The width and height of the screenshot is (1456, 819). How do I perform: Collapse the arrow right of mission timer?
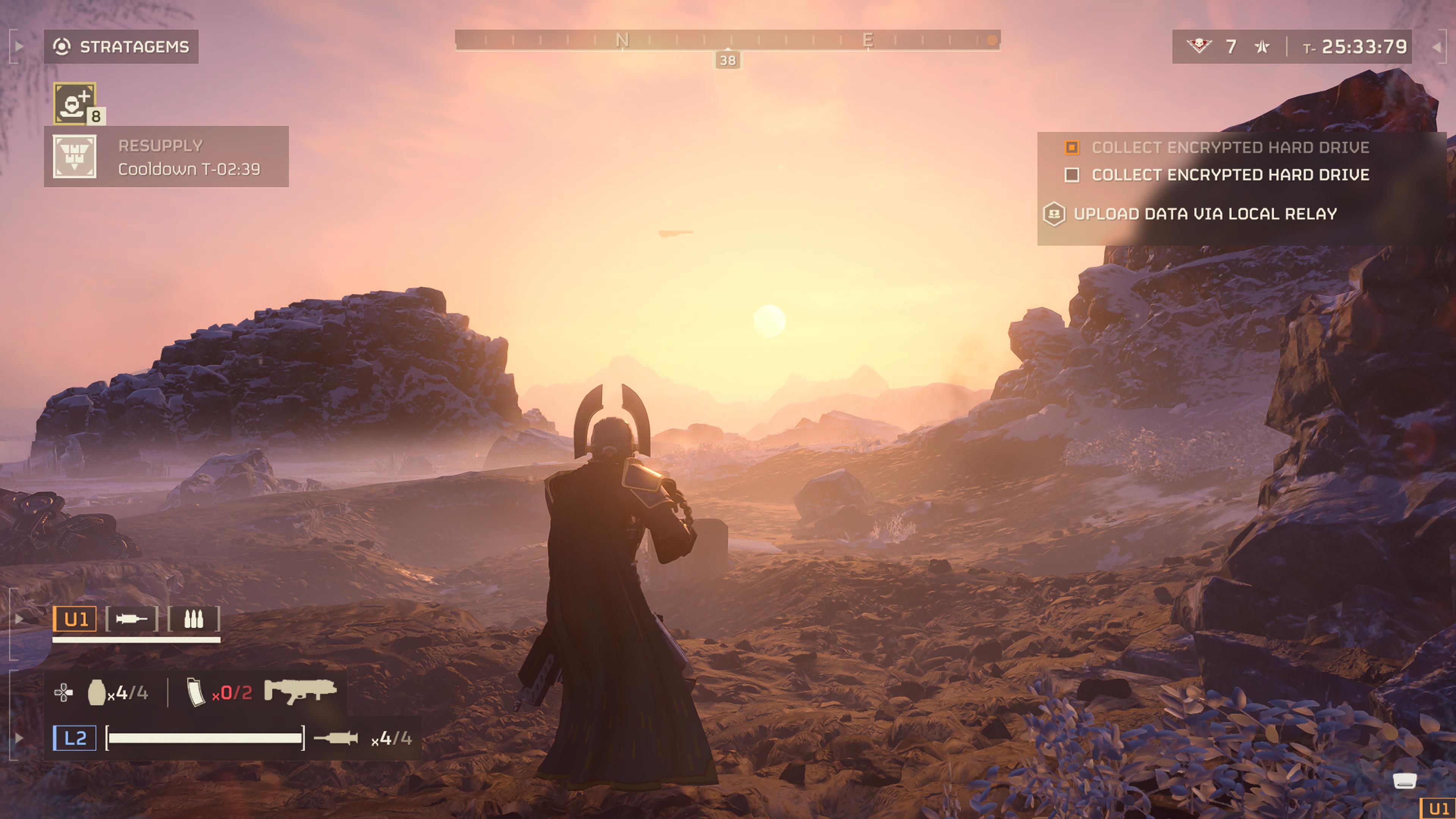[1436, 47]
